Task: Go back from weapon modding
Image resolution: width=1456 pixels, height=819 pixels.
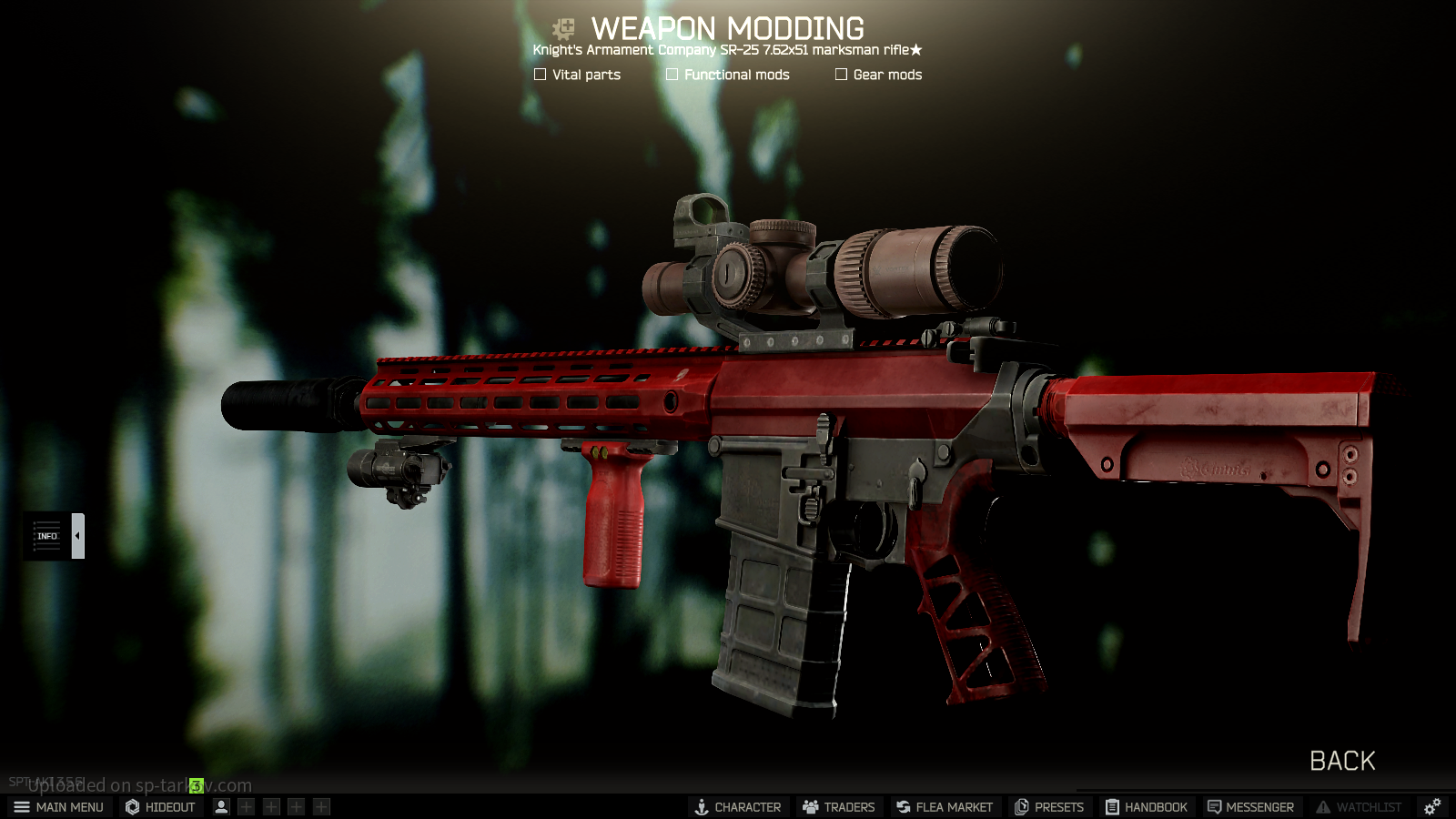Action: (x=1342, y=761)
